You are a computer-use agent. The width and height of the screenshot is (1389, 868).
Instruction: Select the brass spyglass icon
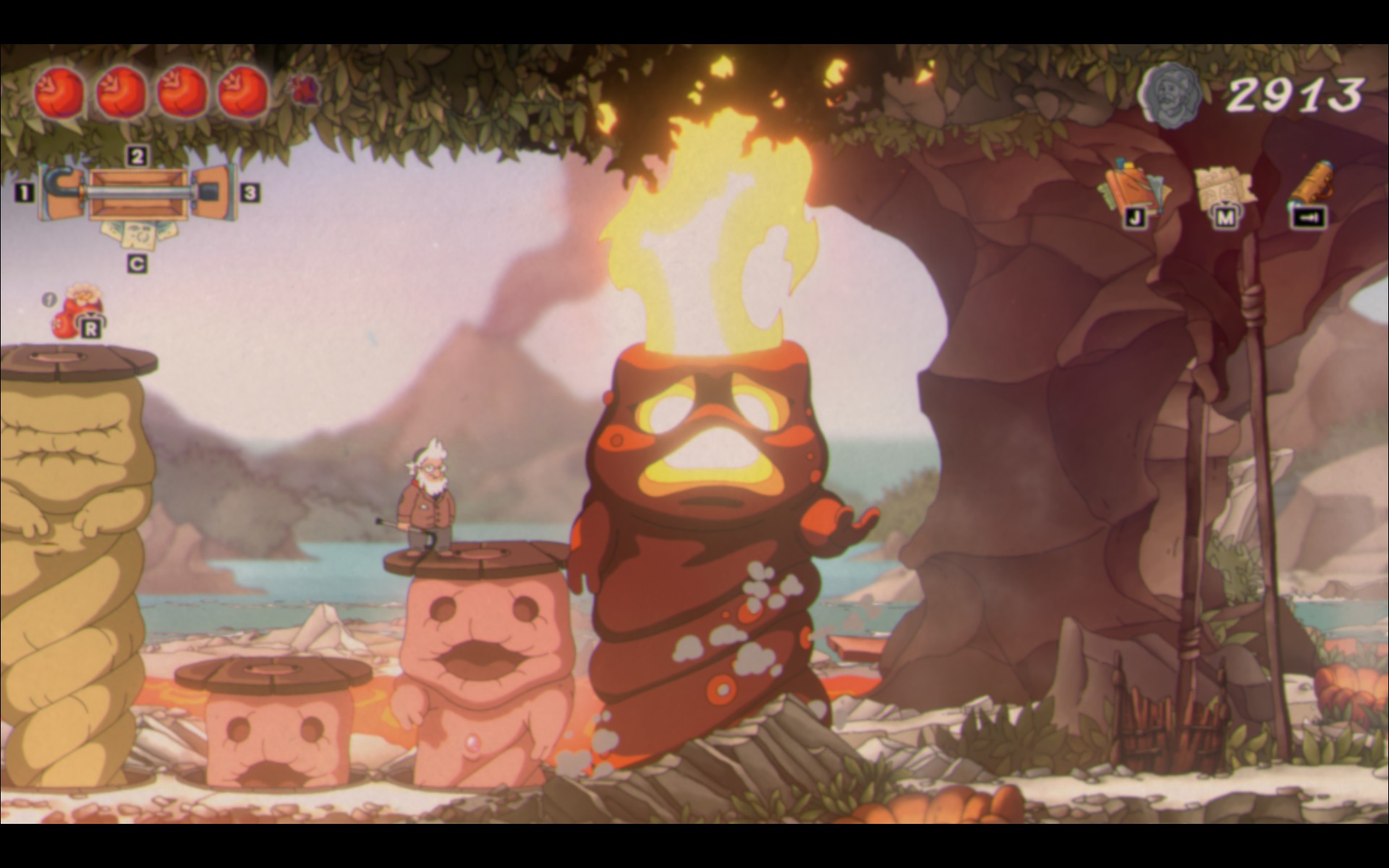pos(1311,184)
